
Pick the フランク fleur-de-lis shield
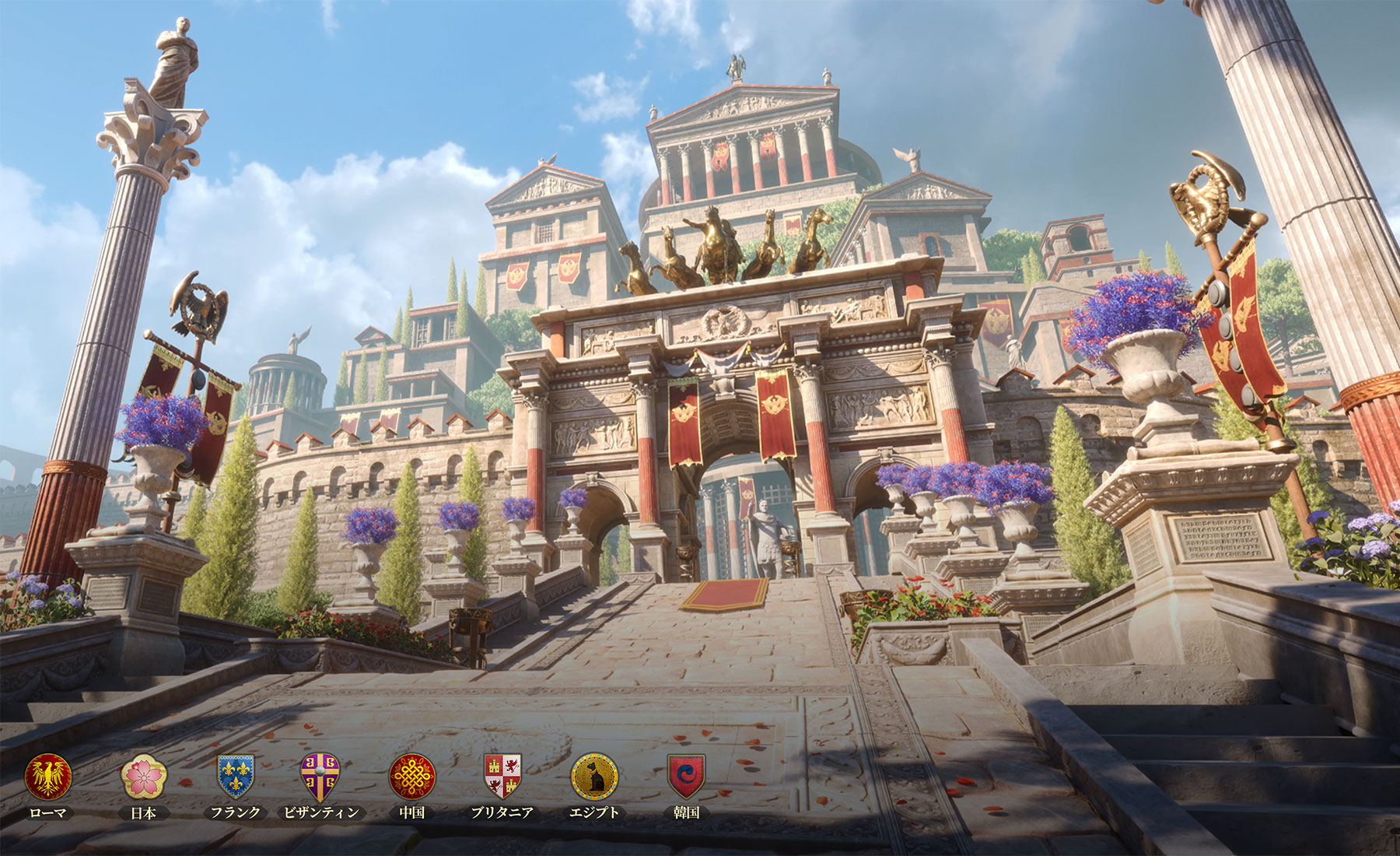235,777
